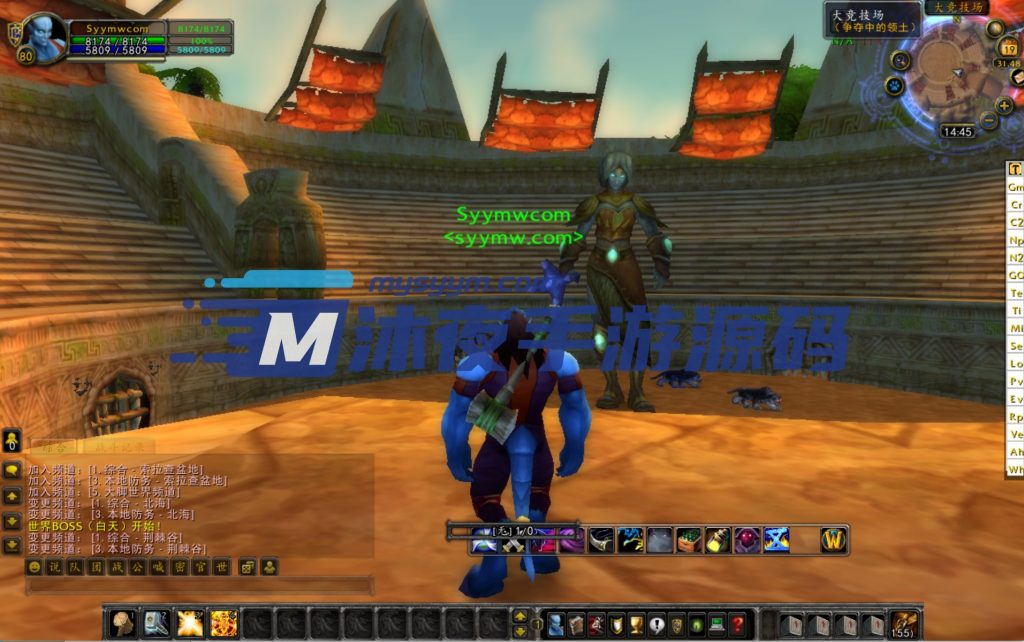Open the red question mark help button
This screenshot has height=642, width=1024.
(737, 624)
